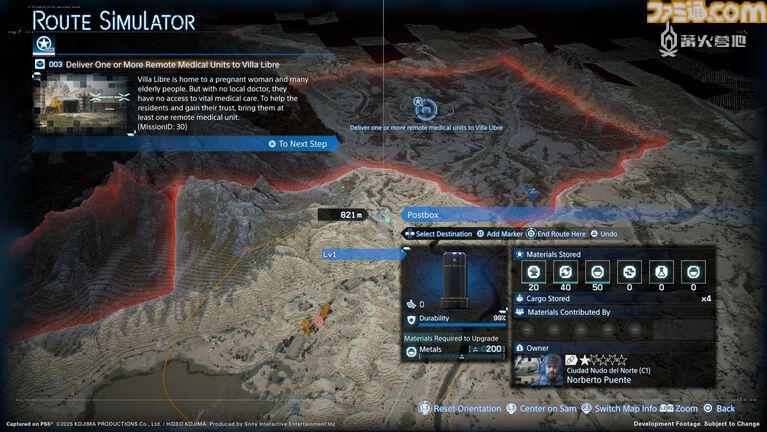Select the stored material icon showing 20

point(534,271)
